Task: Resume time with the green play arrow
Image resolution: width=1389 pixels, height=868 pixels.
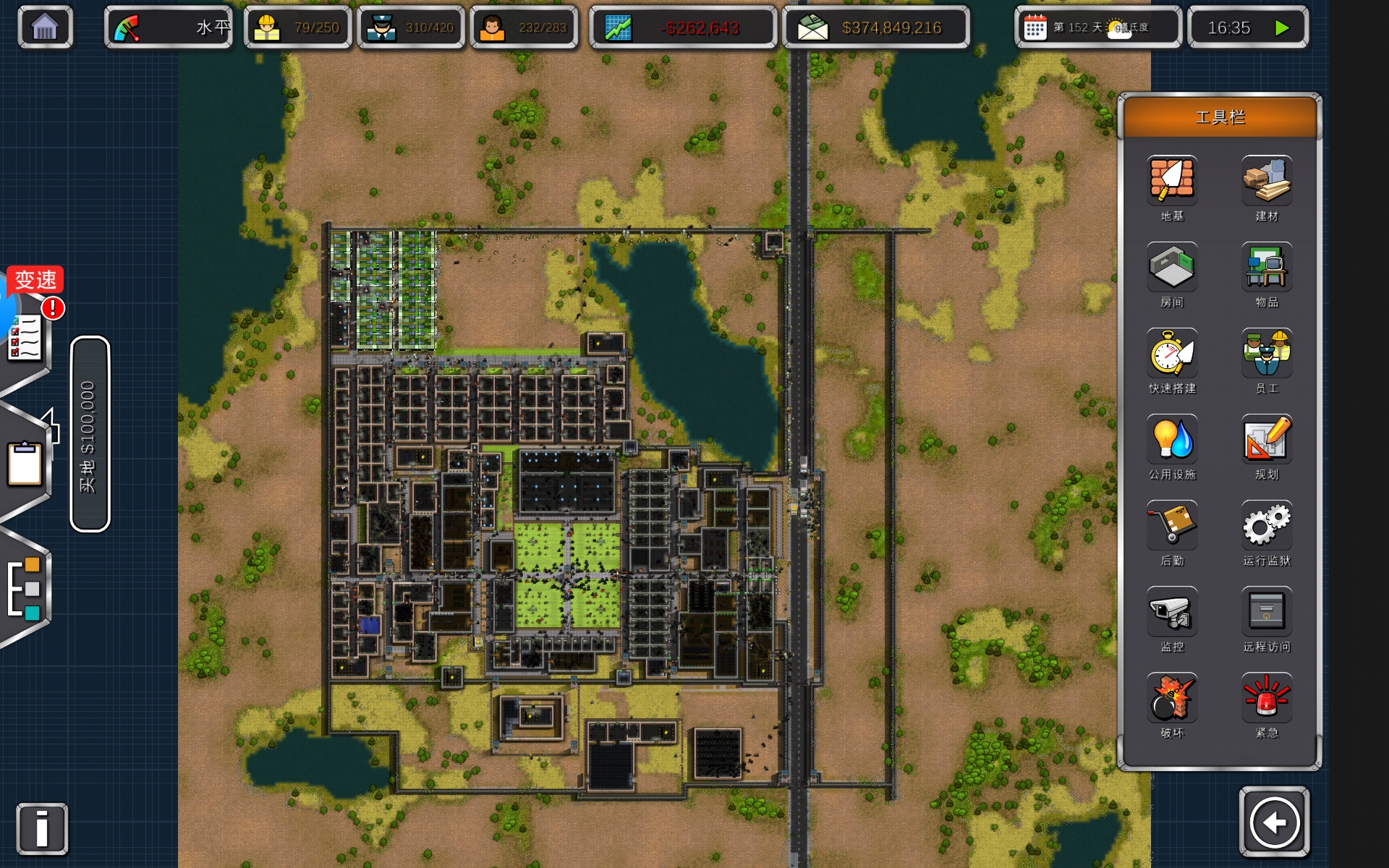Action: [x=1282, y=27]
